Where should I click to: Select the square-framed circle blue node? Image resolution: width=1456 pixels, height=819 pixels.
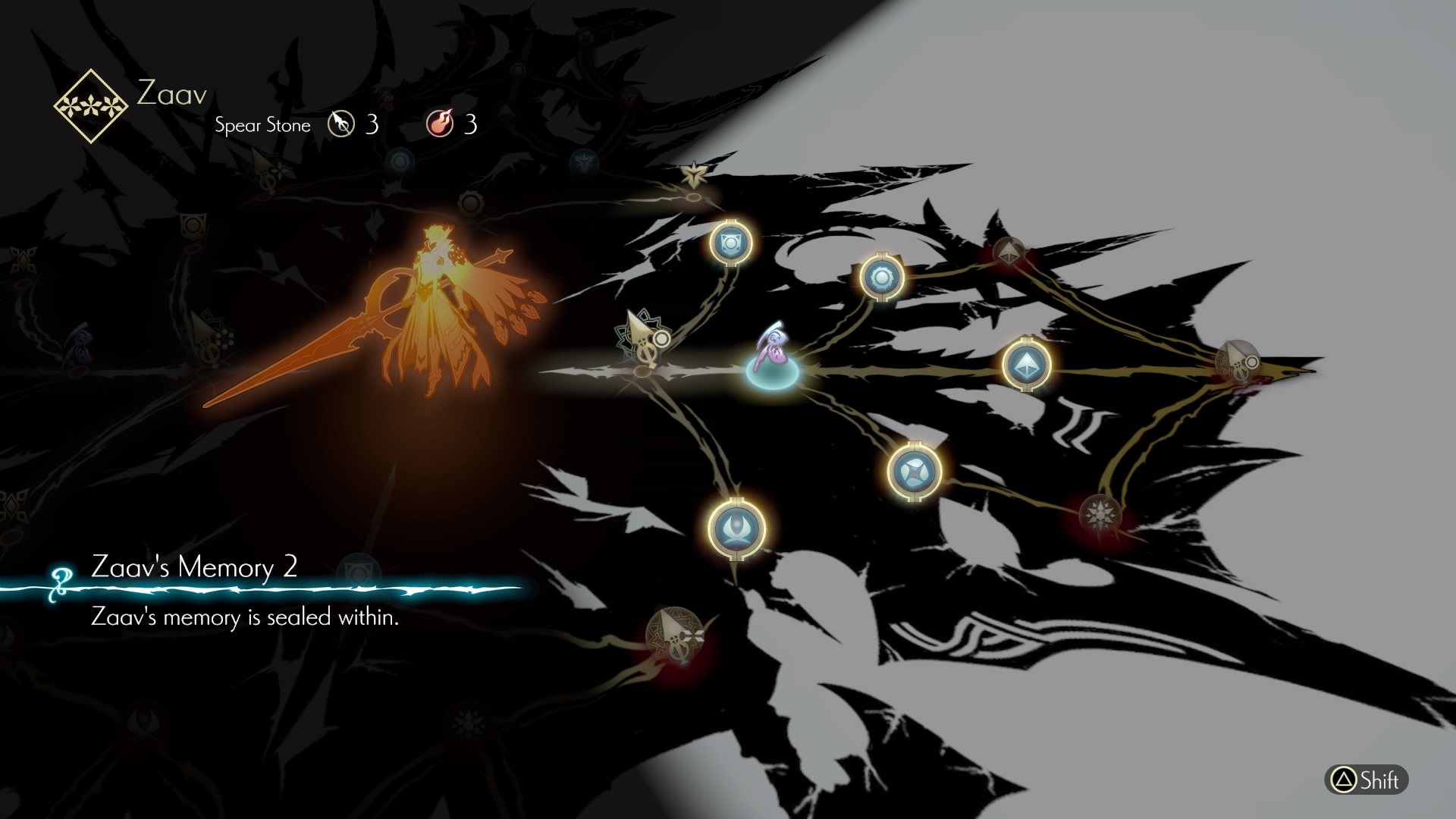click(730, 242)
